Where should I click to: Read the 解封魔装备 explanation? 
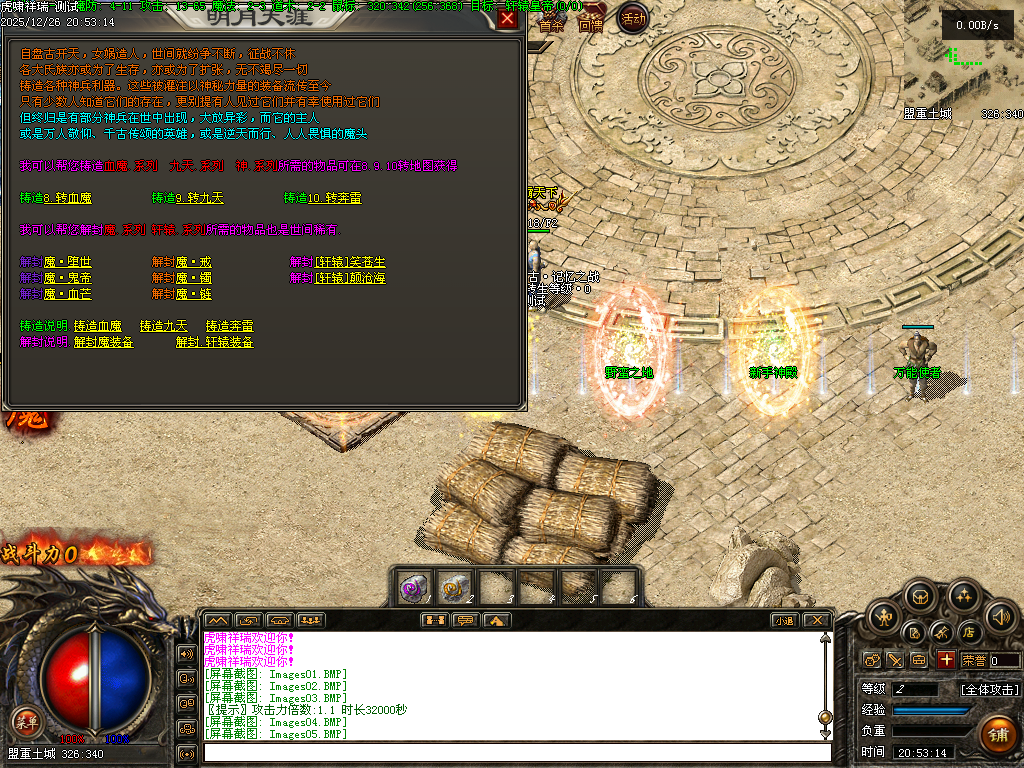click(103, 342)
